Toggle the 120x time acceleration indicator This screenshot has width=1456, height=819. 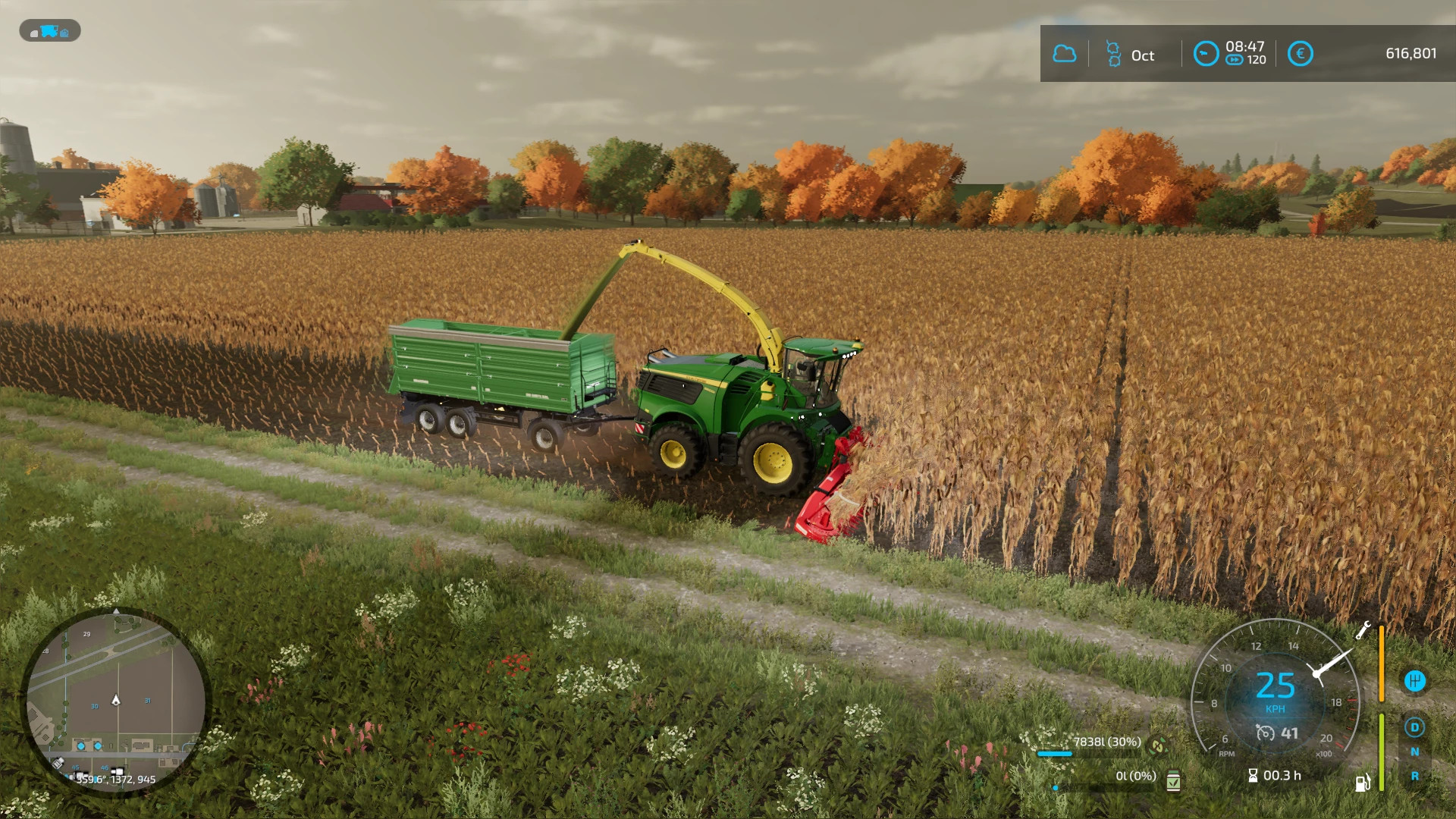[1244, 61]
